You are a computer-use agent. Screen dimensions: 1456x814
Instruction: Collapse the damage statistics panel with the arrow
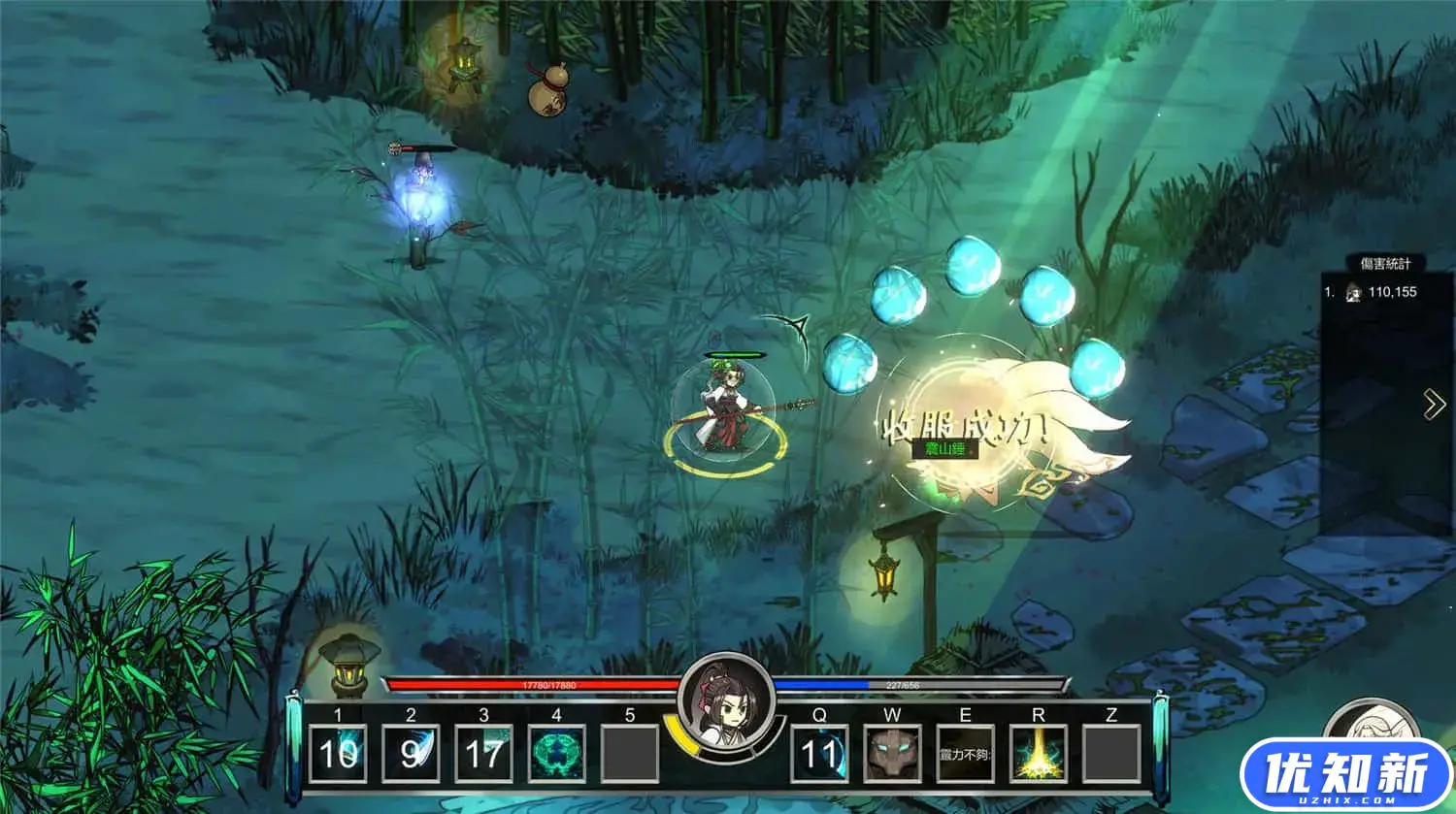click(1434, 405)
